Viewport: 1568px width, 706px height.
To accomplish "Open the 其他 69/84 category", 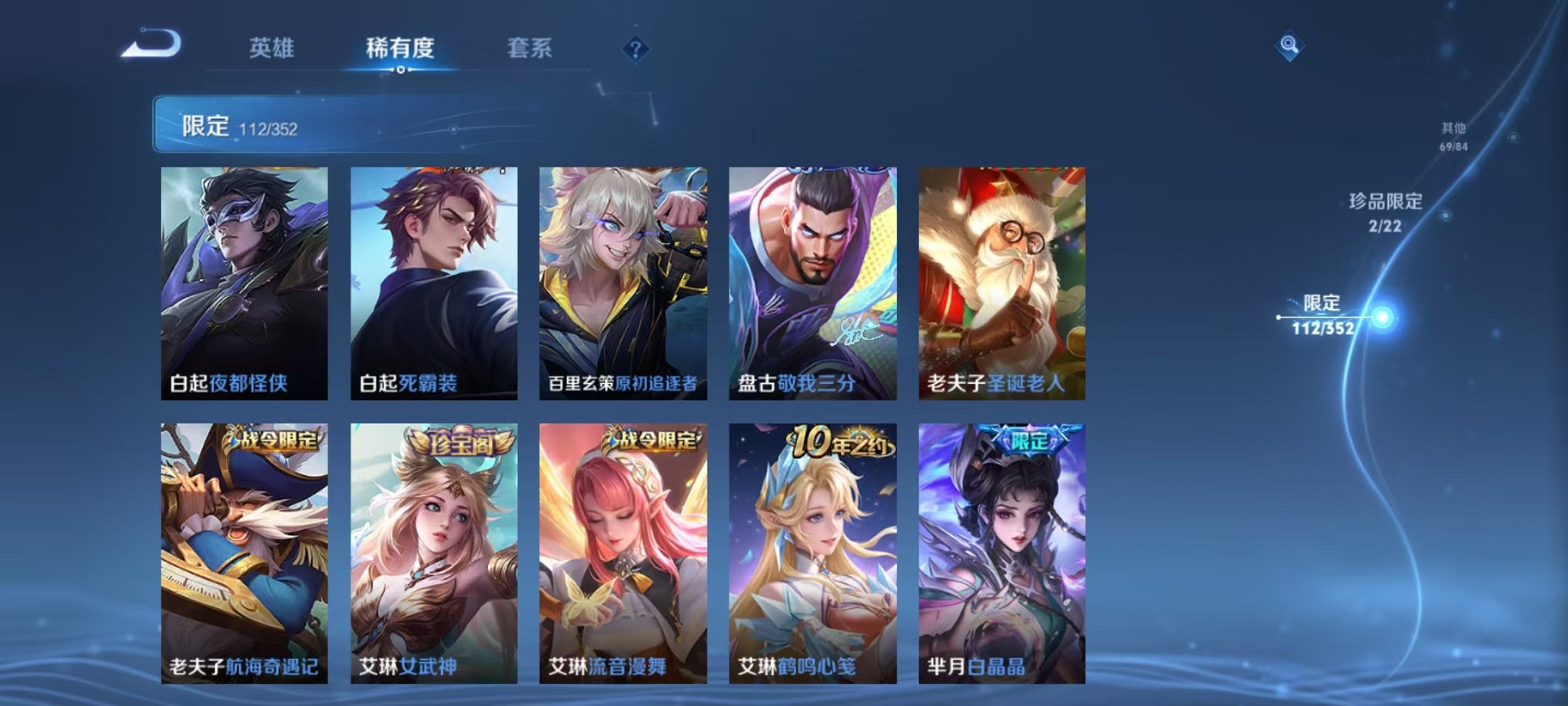I will pos(1454,138).
